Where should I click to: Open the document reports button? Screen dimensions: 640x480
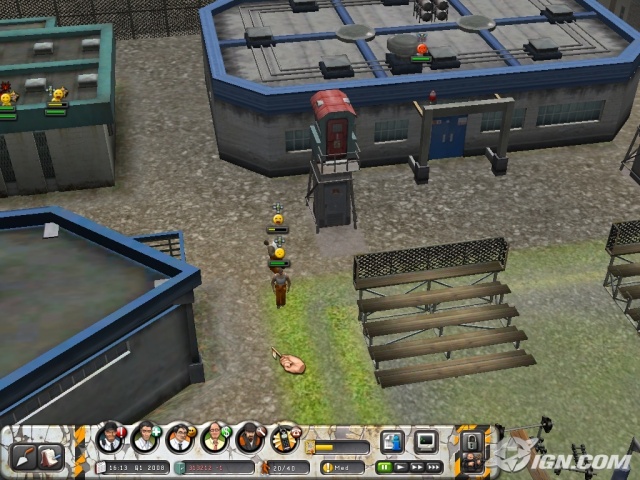pyautogui.click(x=392, y=441)
